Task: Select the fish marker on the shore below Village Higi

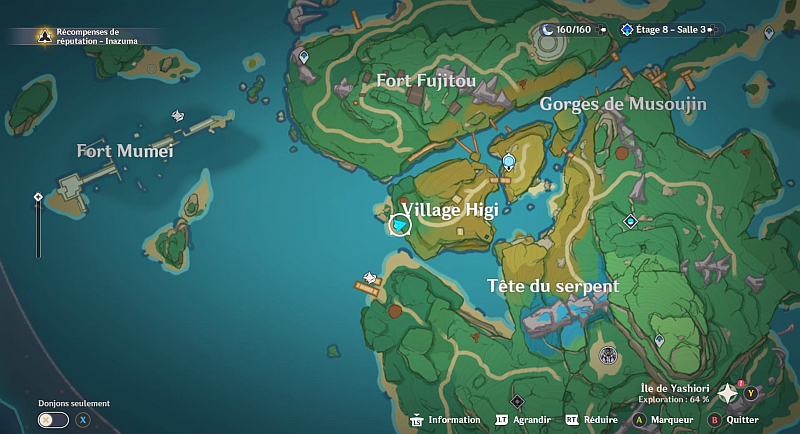Action: point(371,278)
